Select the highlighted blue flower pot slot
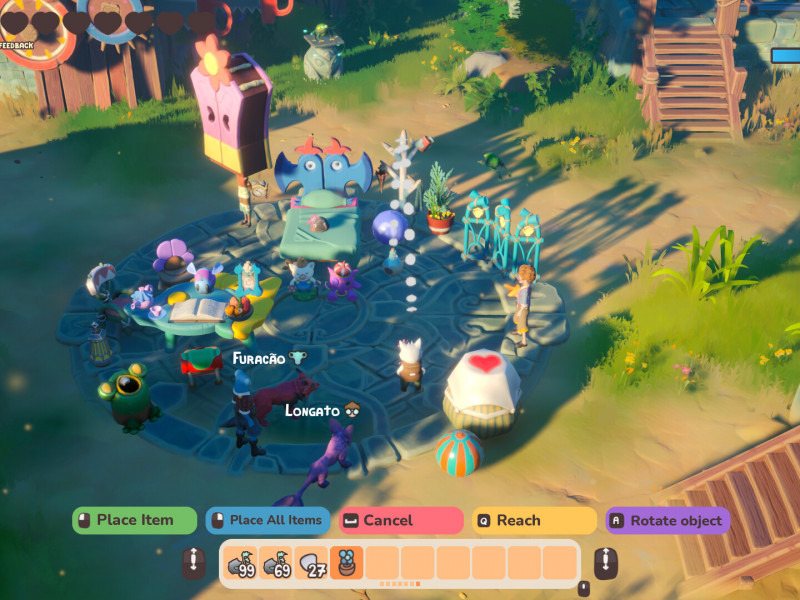The image size is (800, 600). click(346, 563)
